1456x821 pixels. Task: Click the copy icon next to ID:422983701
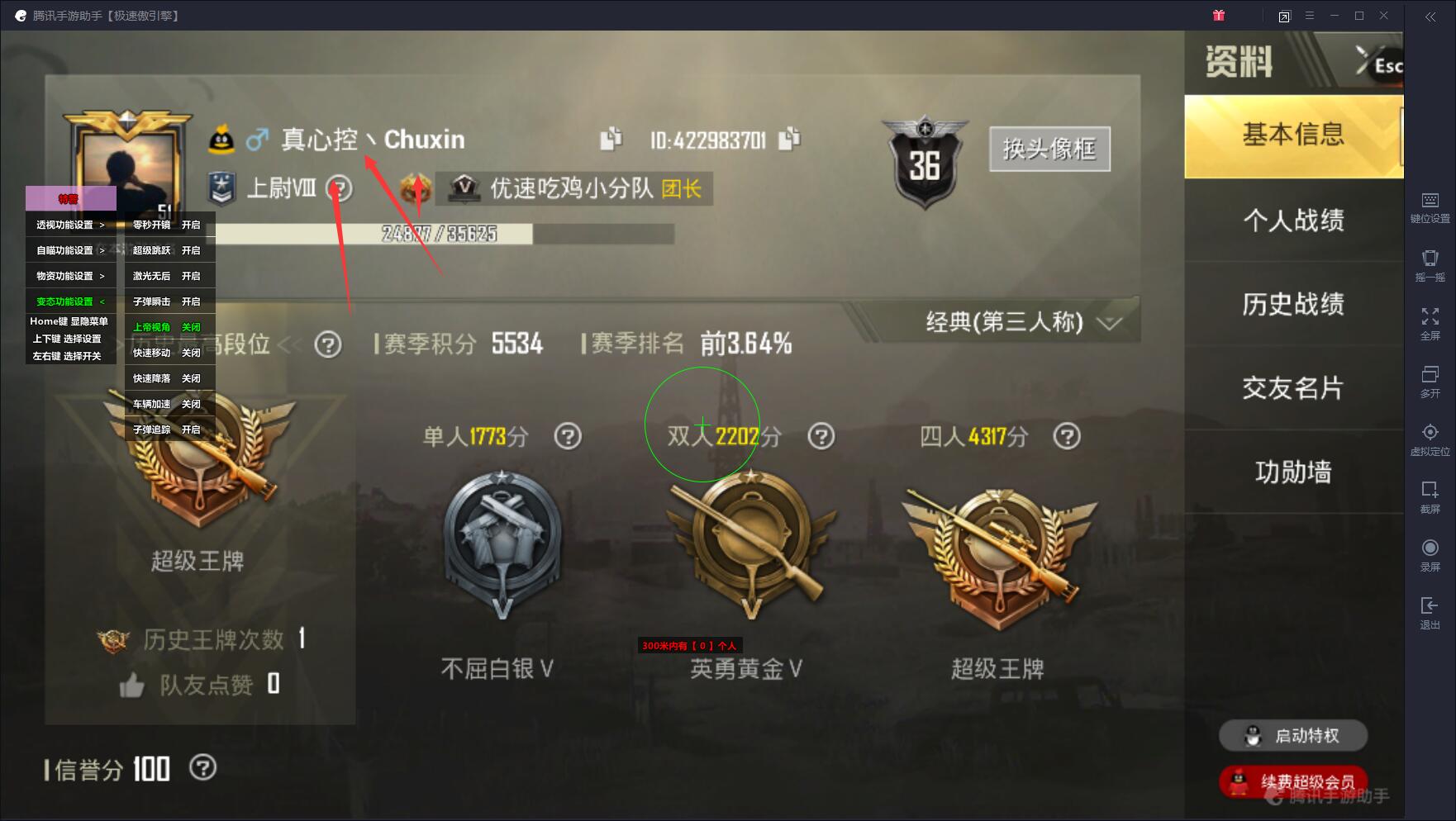(x=791, y=139)
